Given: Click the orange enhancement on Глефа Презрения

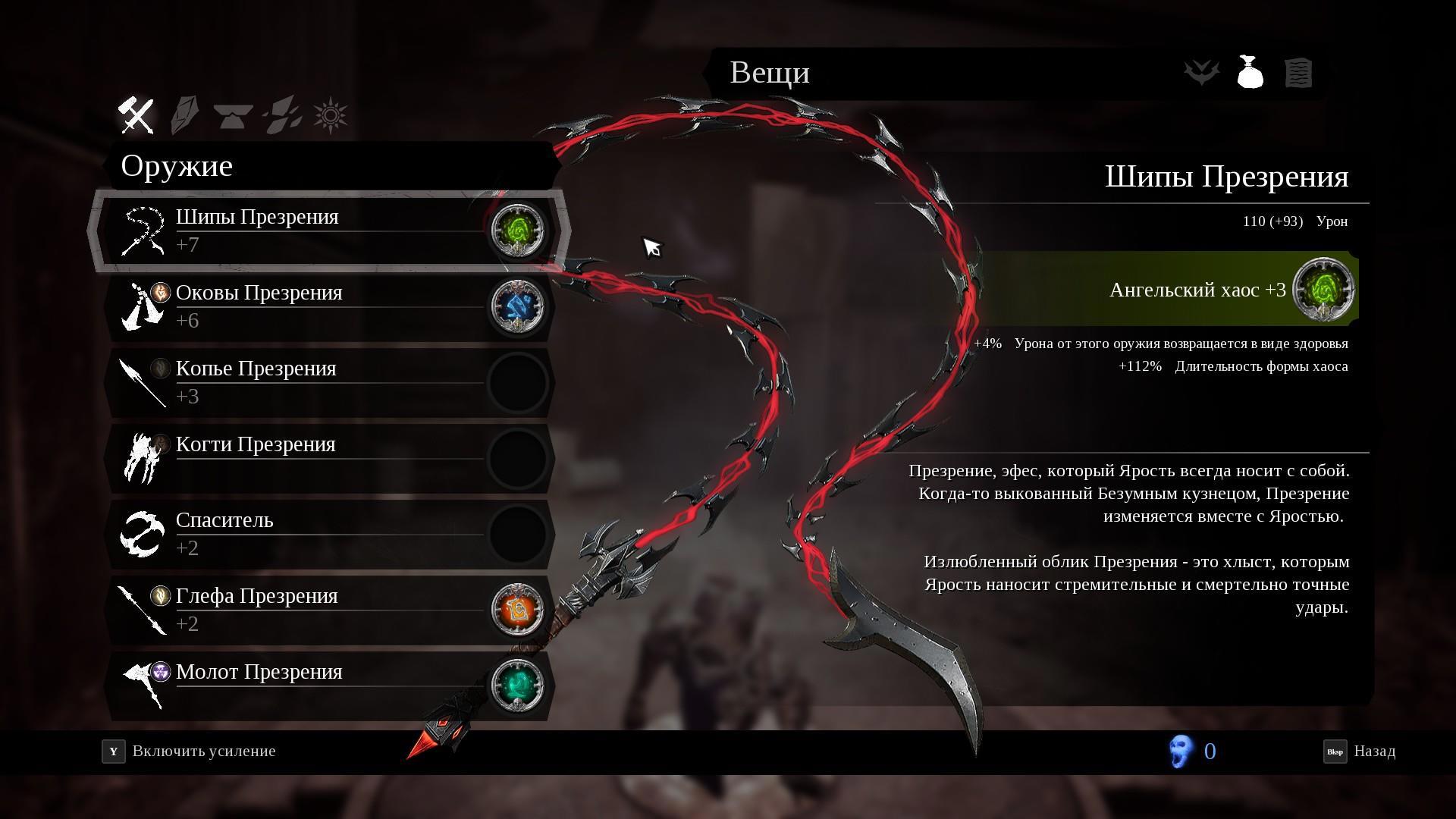Looking at the screenshot, I should [x=518, y=609].
